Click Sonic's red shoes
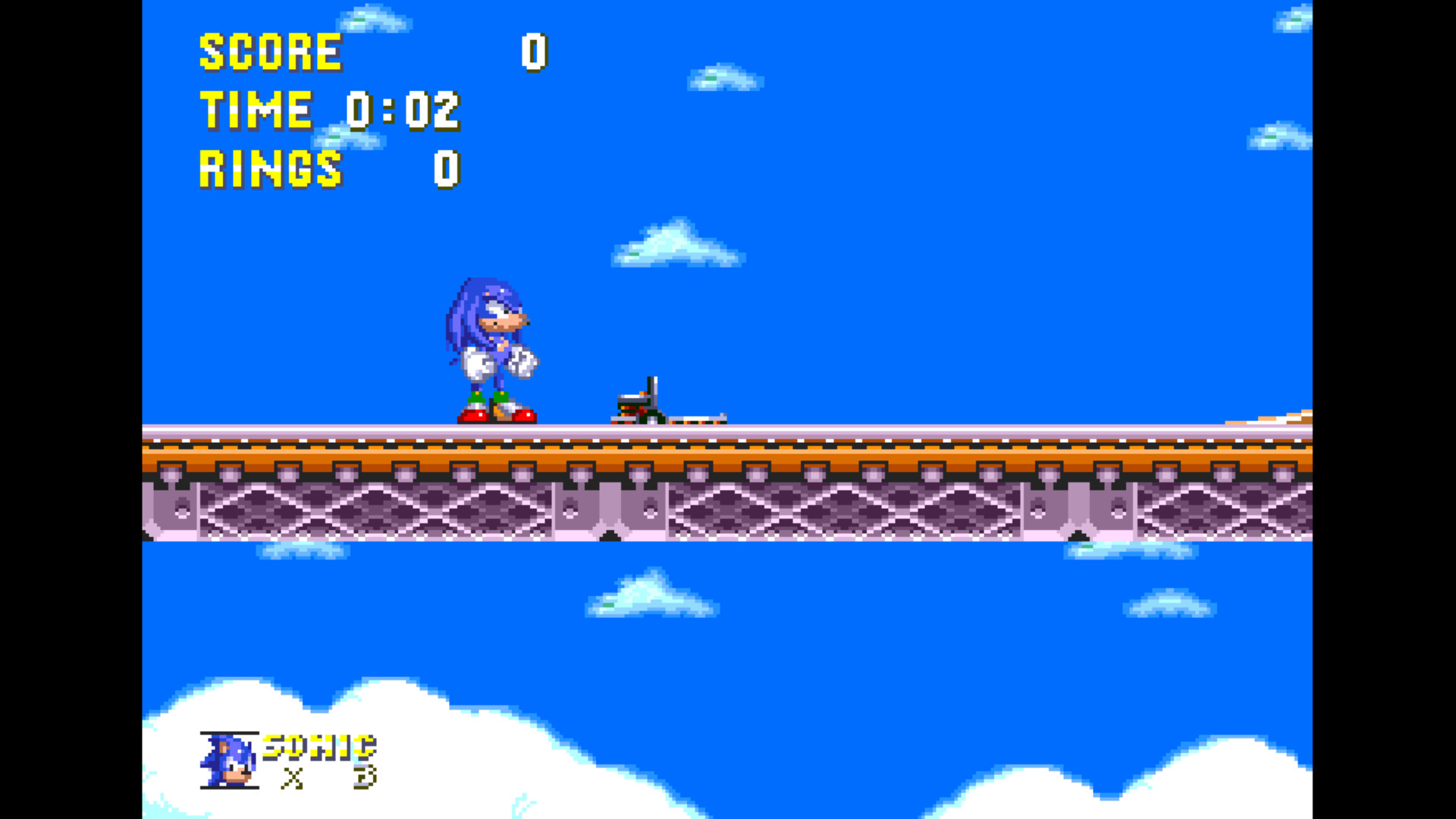The image size is (1456, 819). point(497,416)
